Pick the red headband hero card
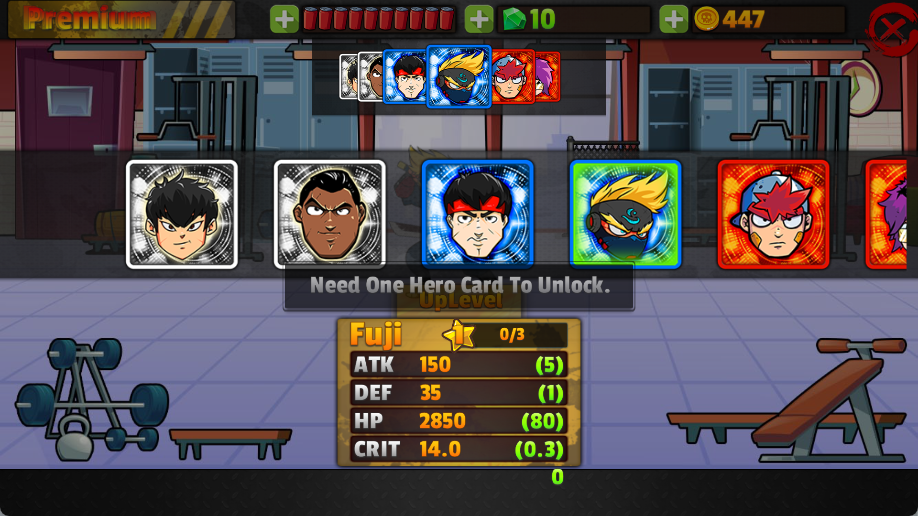 tap(478, 214)
